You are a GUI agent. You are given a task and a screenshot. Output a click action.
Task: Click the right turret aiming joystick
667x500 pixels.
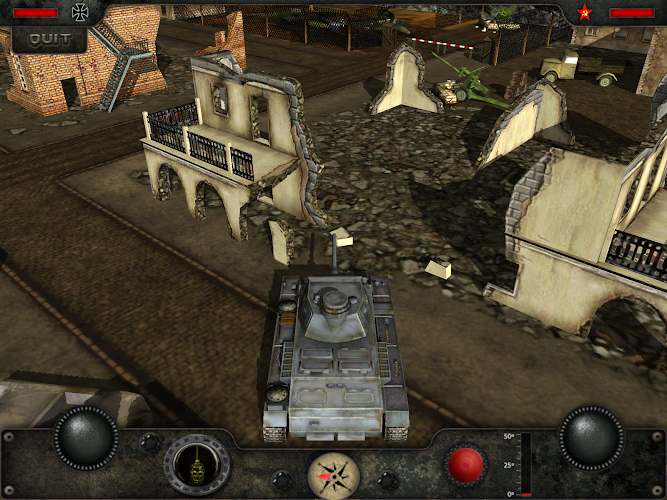[x=591, y=437]
